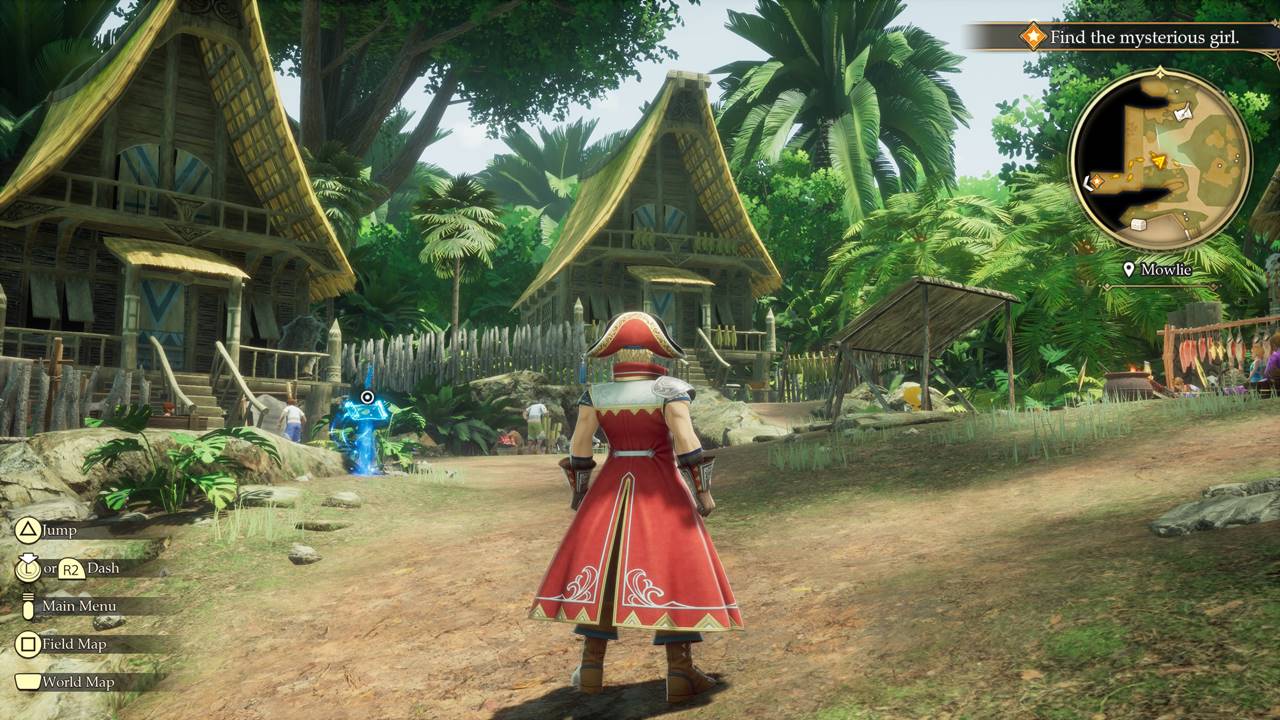Click the Mowlie location label
Screen dimensions: 1280x720
[1164, 270]
